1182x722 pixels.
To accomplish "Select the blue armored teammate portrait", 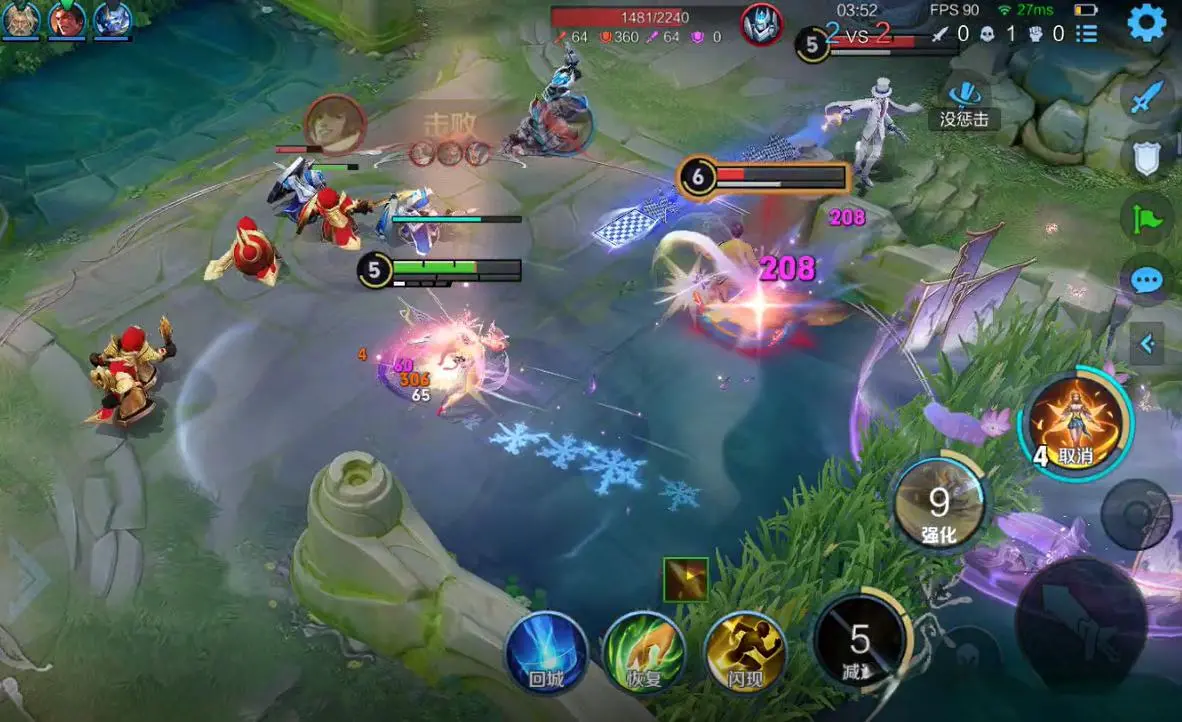I will click(x=113, y=19).
